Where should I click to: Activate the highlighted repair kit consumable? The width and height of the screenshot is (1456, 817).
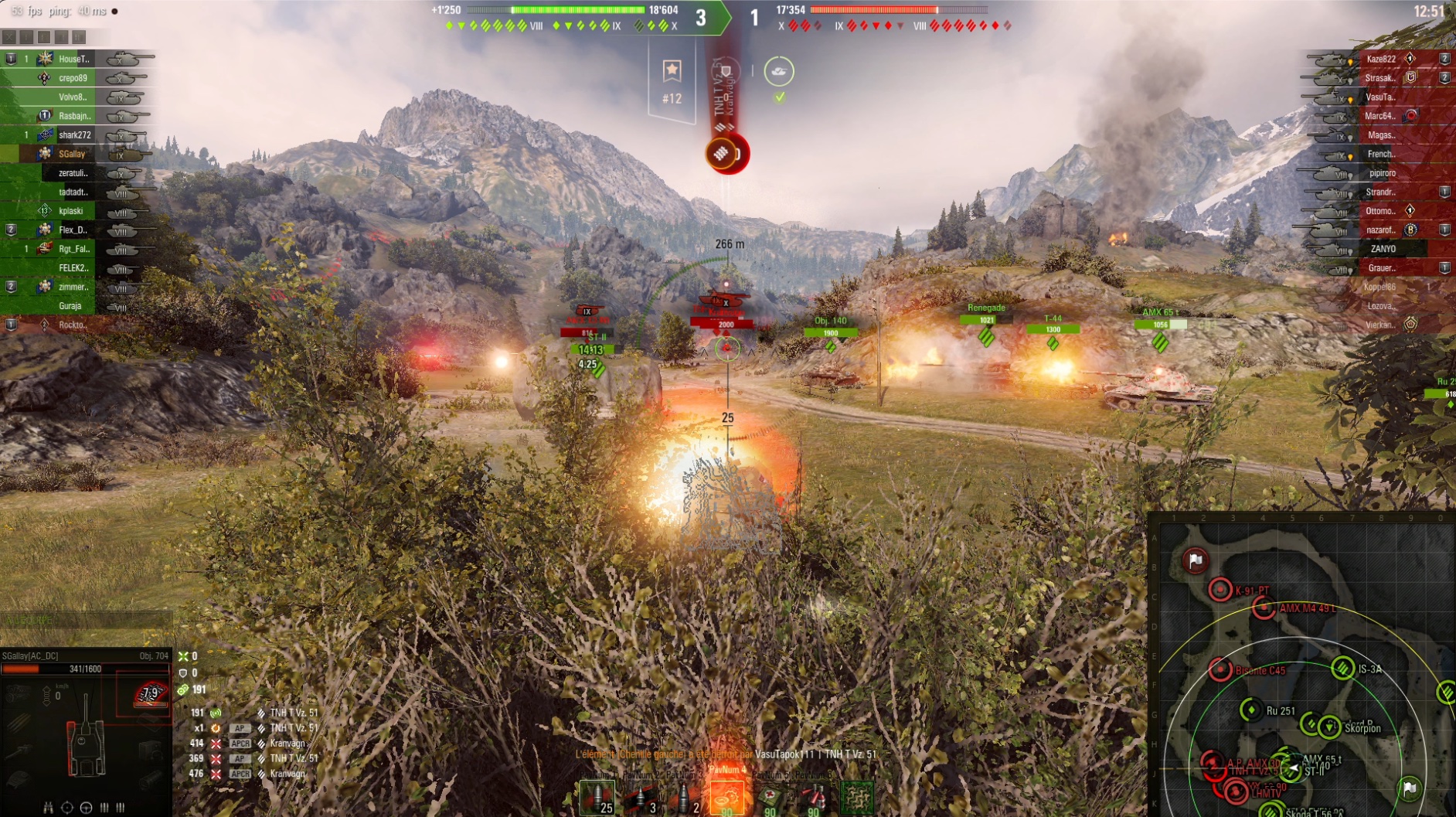tap(726, 797)
